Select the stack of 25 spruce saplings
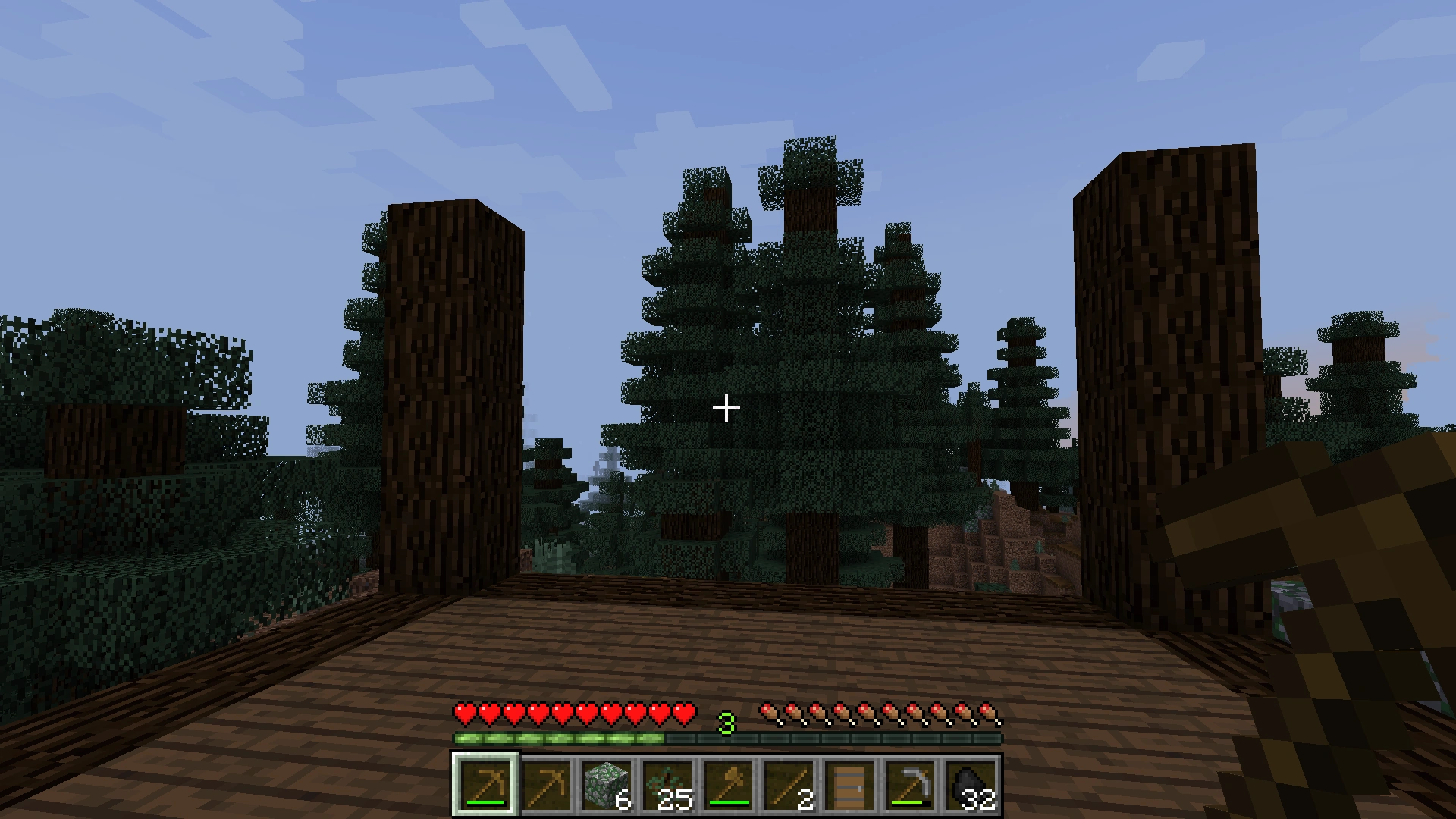This screenshot has height=819, width=1456. click(x=670, y=785)
